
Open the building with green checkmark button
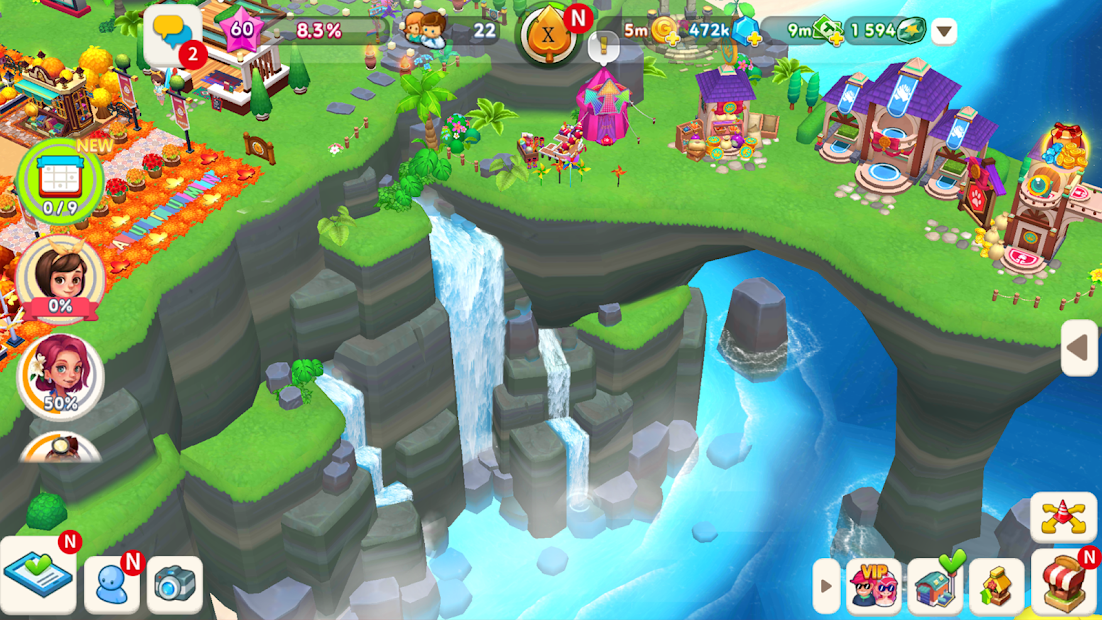click(935, 585)
